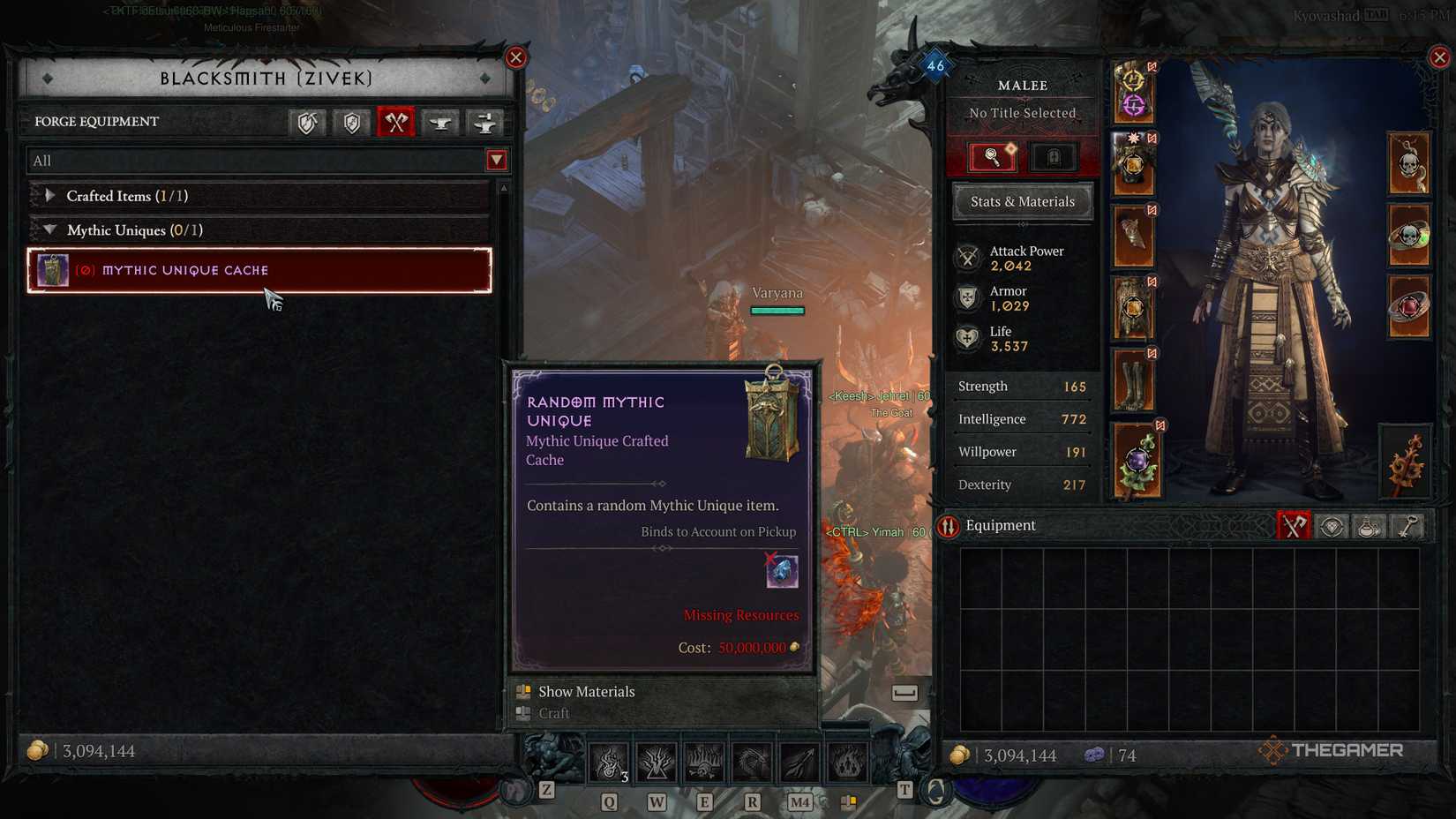Viewport: 1456px width, 819px height.
Task: Select the Mythic Unique Cache recipe
Action: (256, 270)
